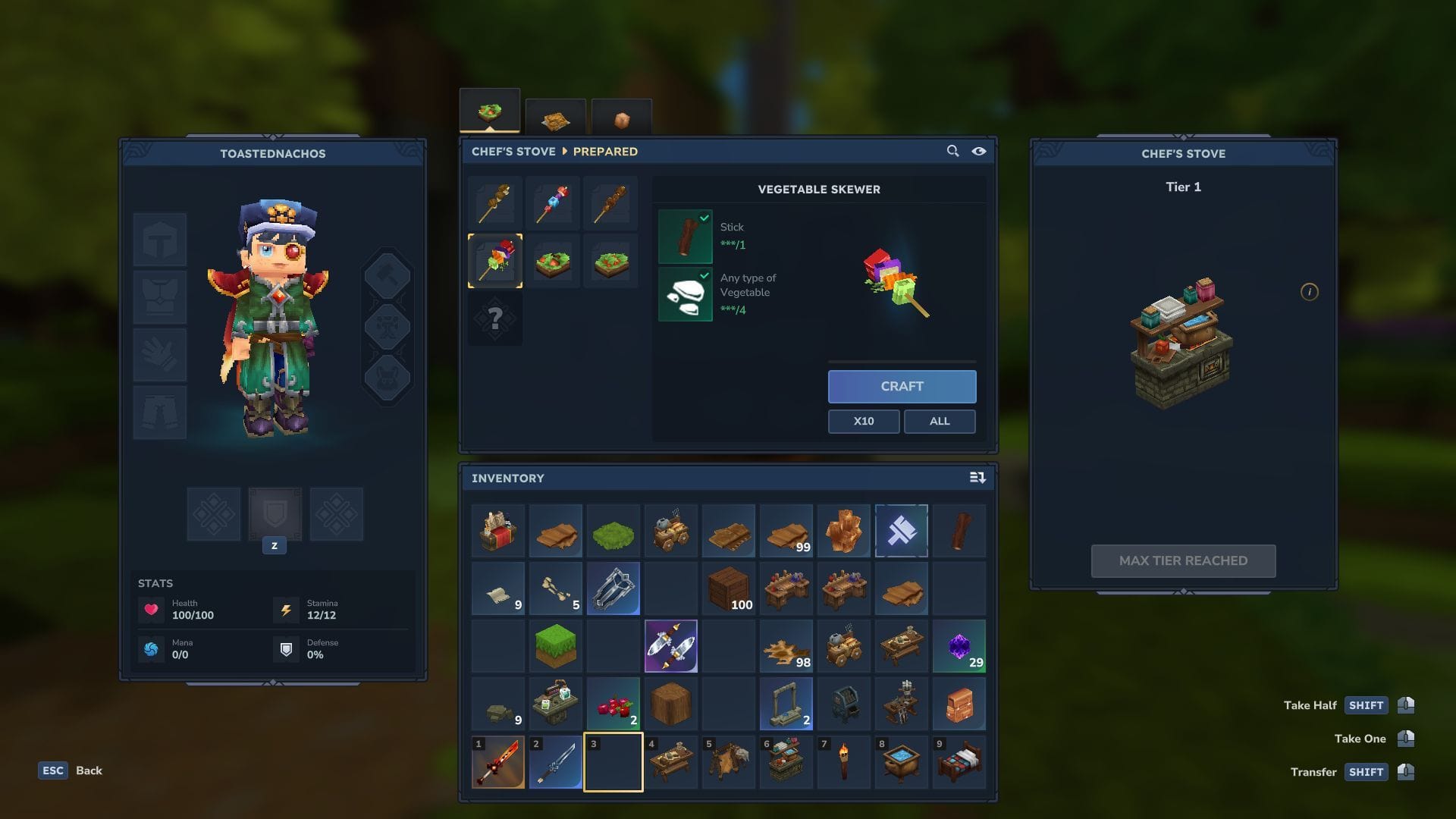Open the Salad recipe in the recipe list
The image size is (1456, 819).
553,260
